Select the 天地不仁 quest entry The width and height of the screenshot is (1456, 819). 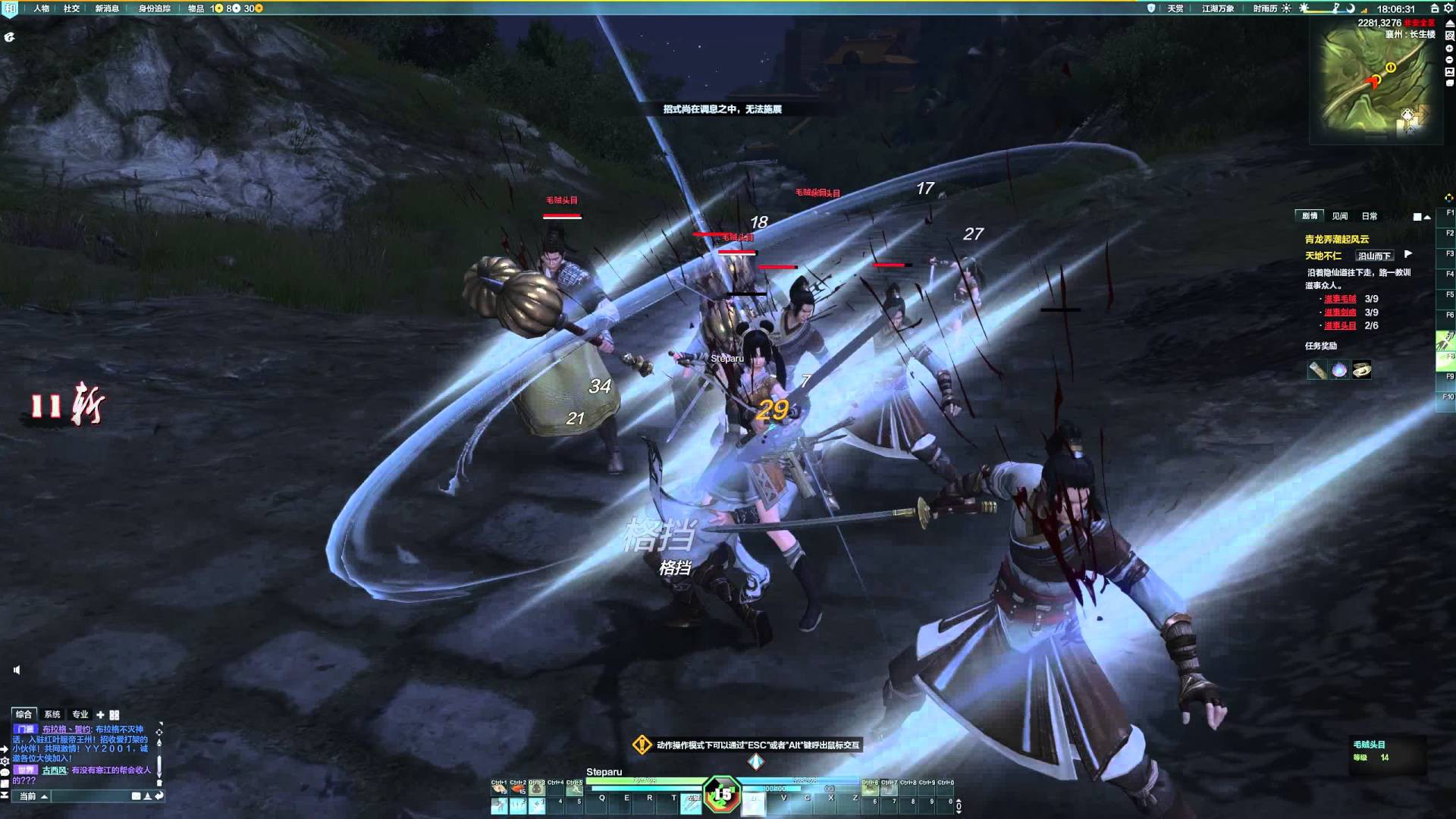tap(1323, 256)
